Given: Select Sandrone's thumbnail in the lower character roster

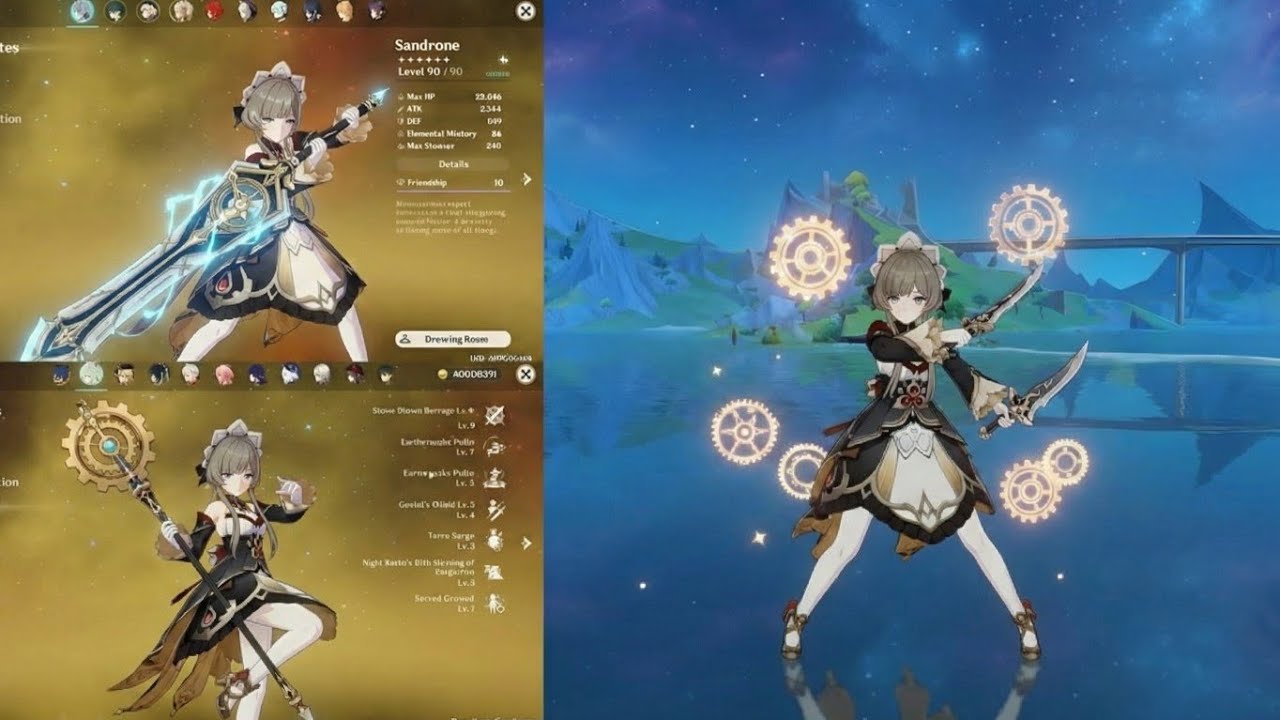Looking at the screenshot, I should tap(89, 375).
